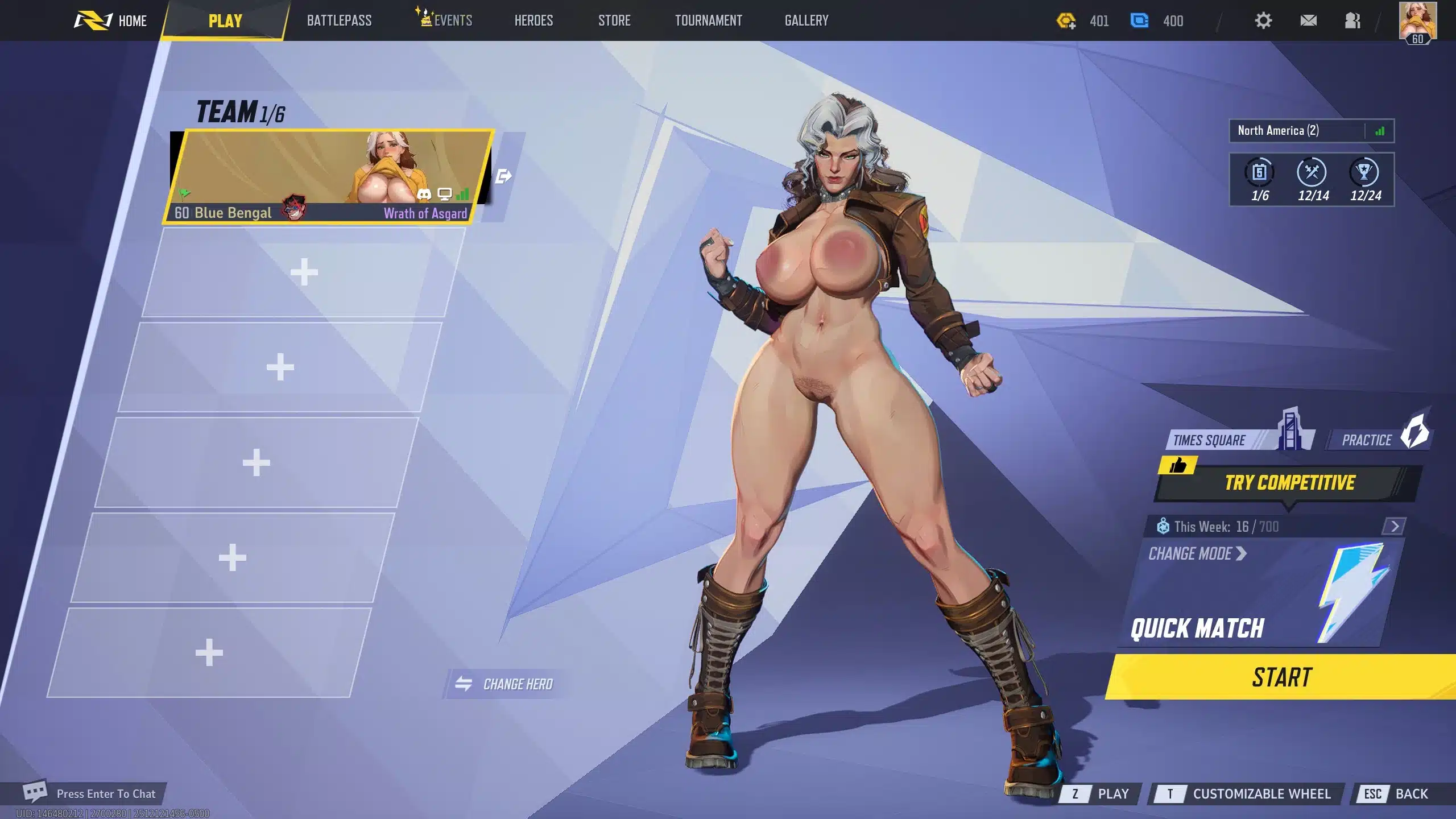View the Gallery tab

[806, 21]
